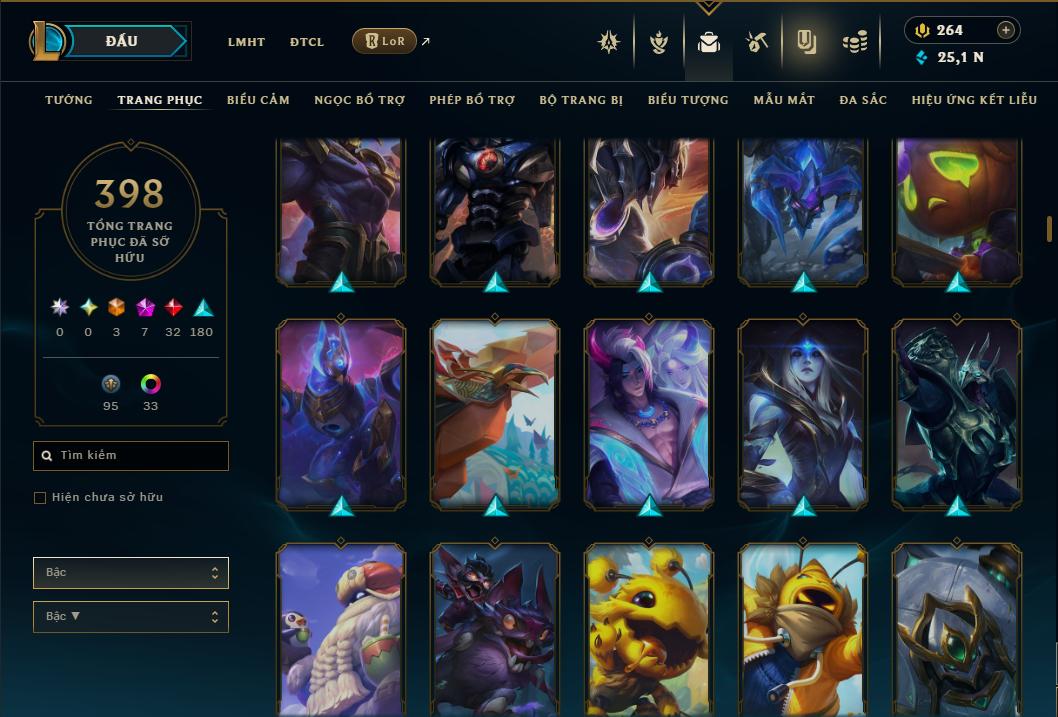1058x717 pixels.
Task: Open the ĐA SẮC chromas tab
Action: point(863,100)
